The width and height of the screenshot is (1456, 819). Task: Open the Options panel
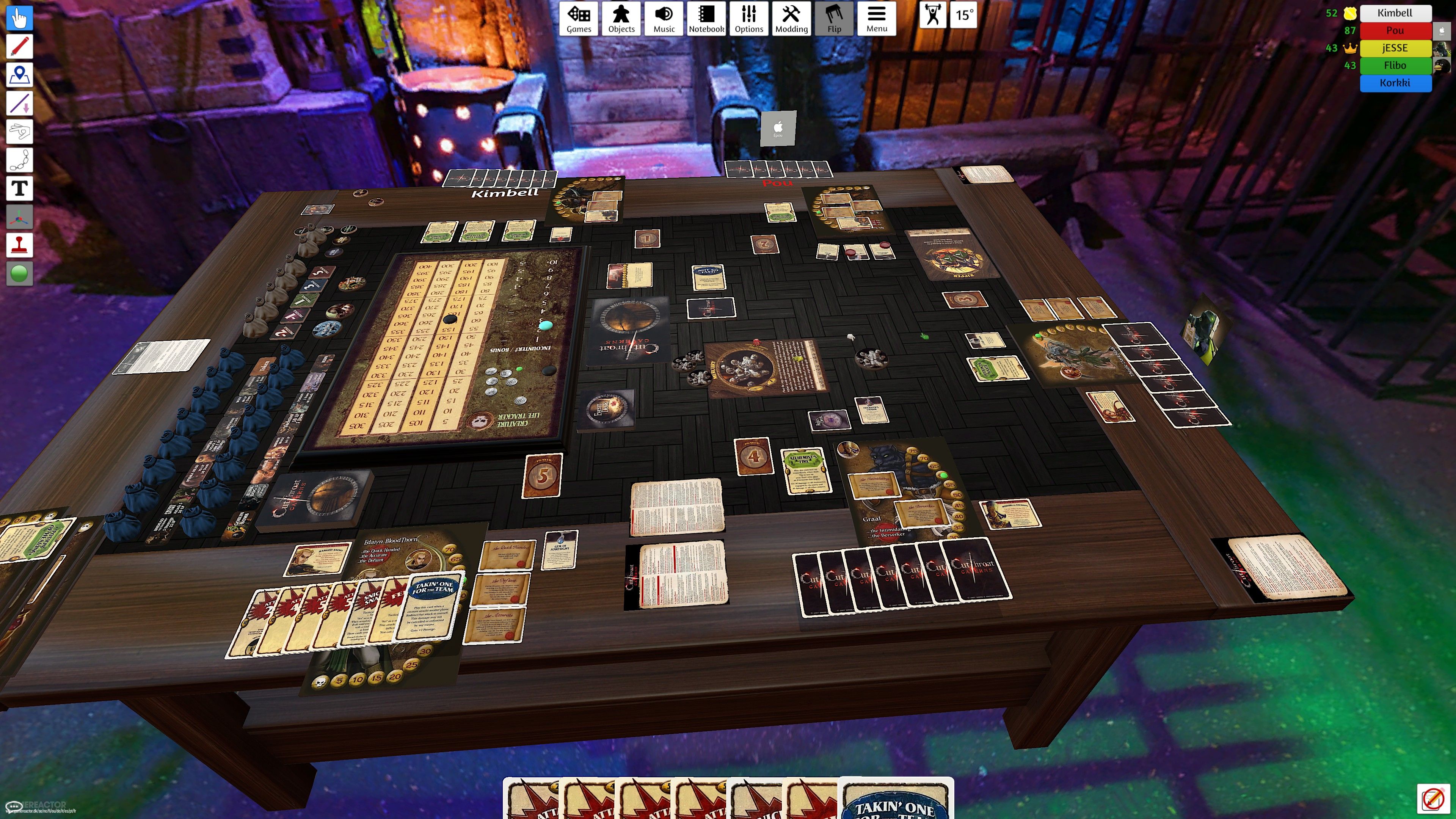click(x=748, y=19)
